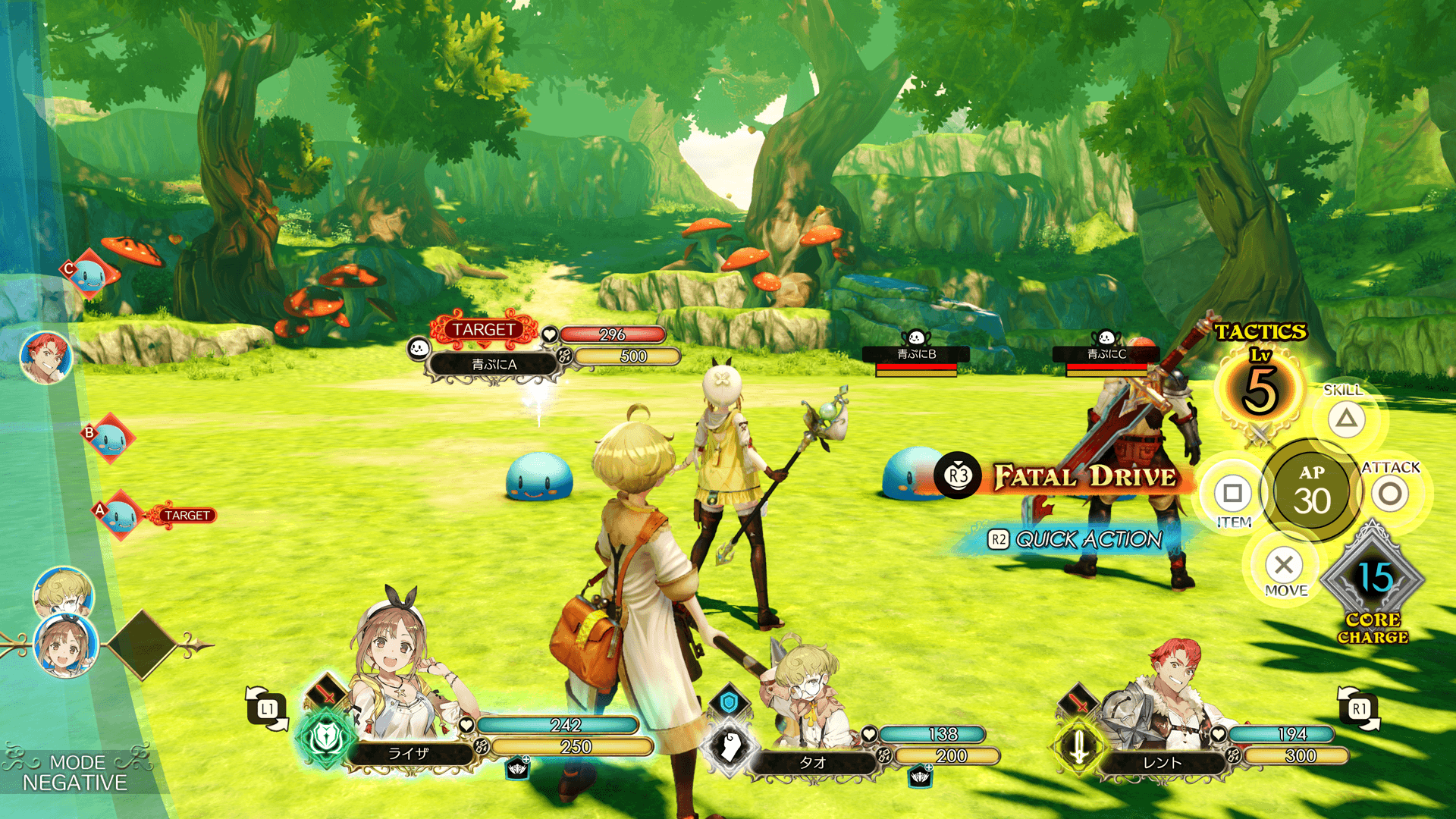Click red-haired Lent timeline portrait
The height and width of the screenshot is (819, 1456).
[x=46, y=357]
